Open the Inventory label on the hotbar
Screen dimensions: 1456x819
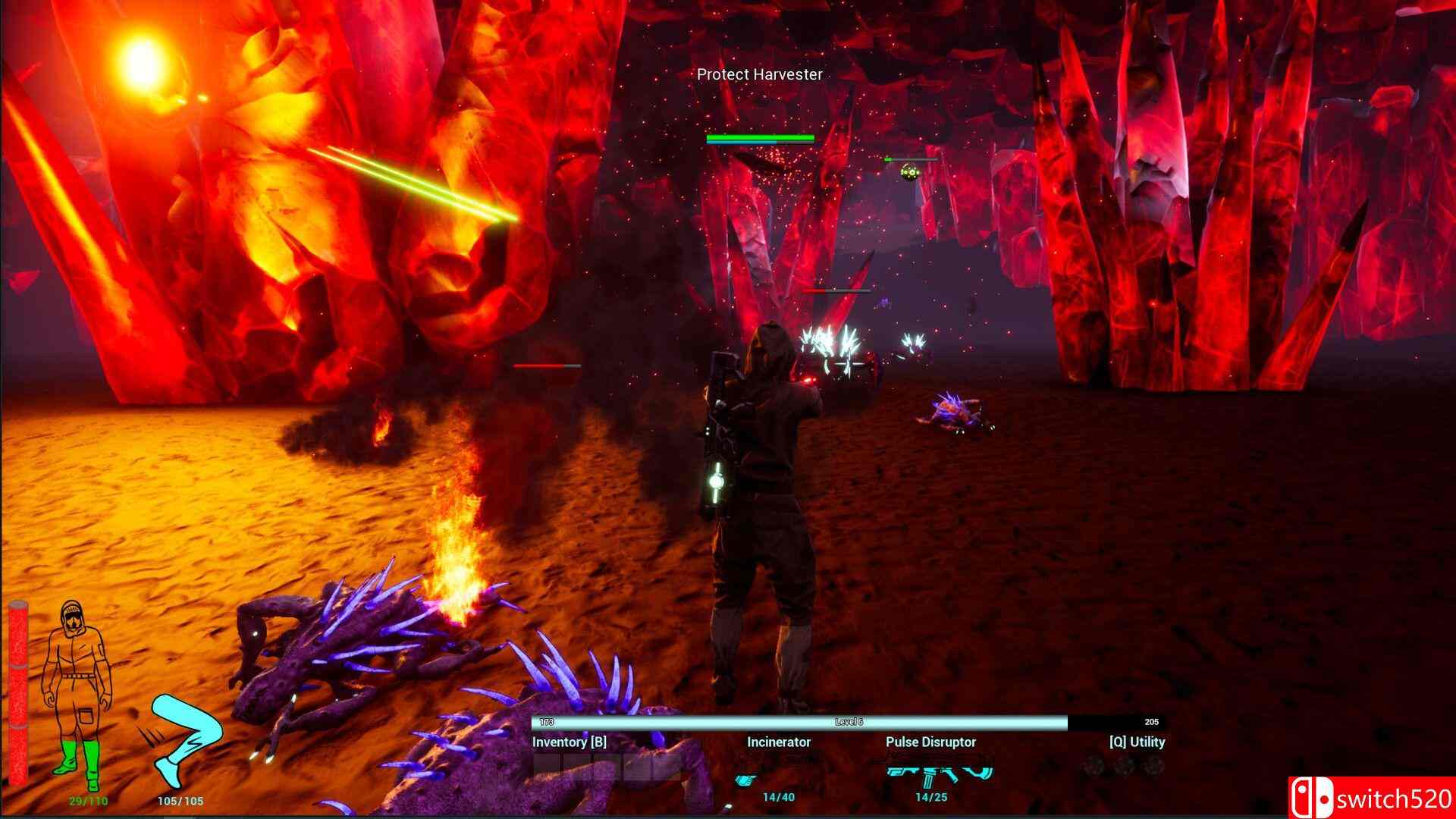click(x=569, y=742)
